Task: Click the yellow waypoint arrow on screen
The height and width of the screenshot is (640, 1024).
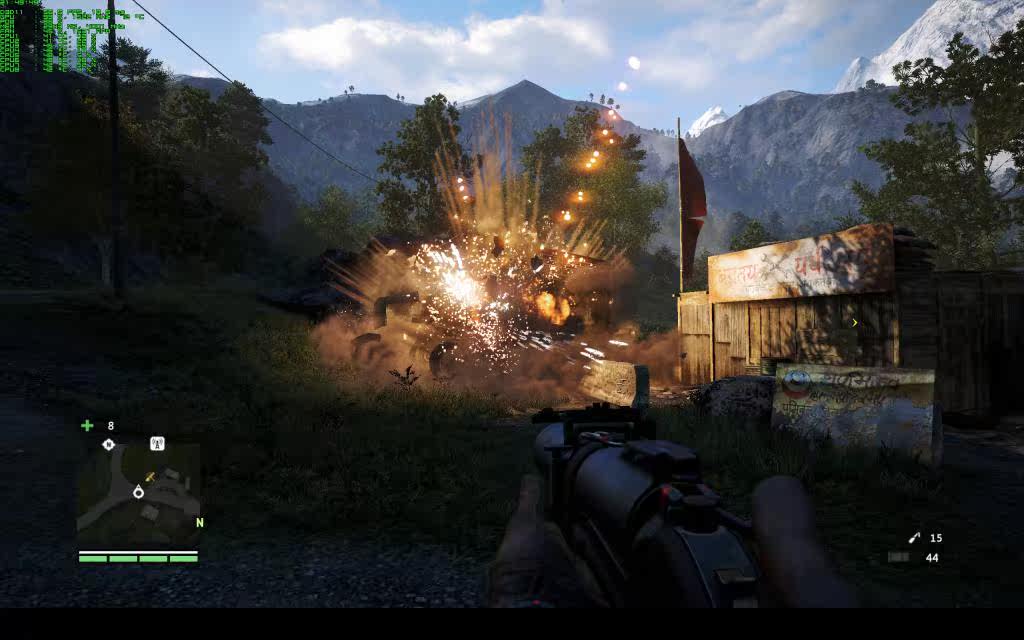Action: (854, 322)
